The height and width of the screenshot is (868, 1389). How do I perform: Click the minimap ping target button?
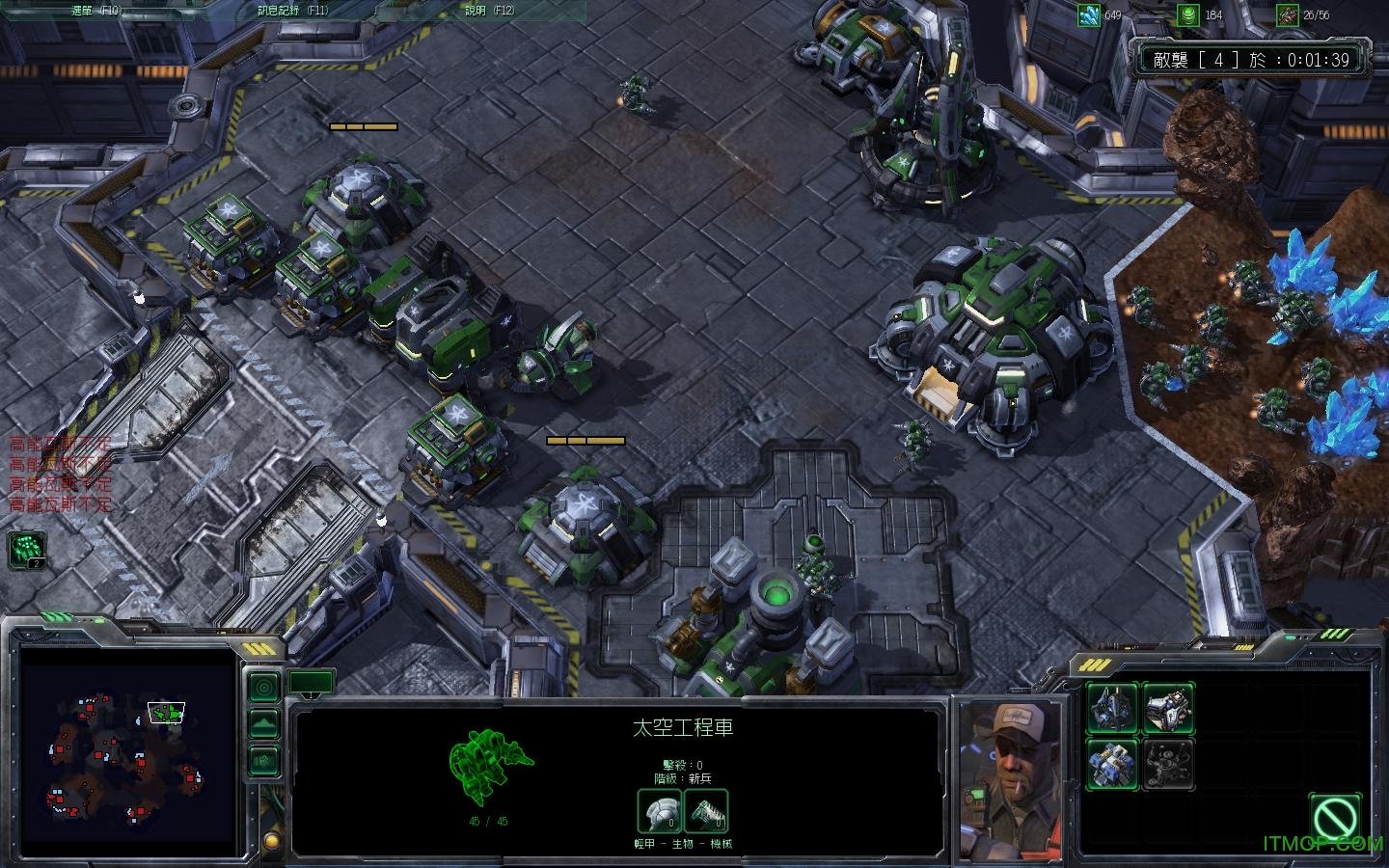263,687
